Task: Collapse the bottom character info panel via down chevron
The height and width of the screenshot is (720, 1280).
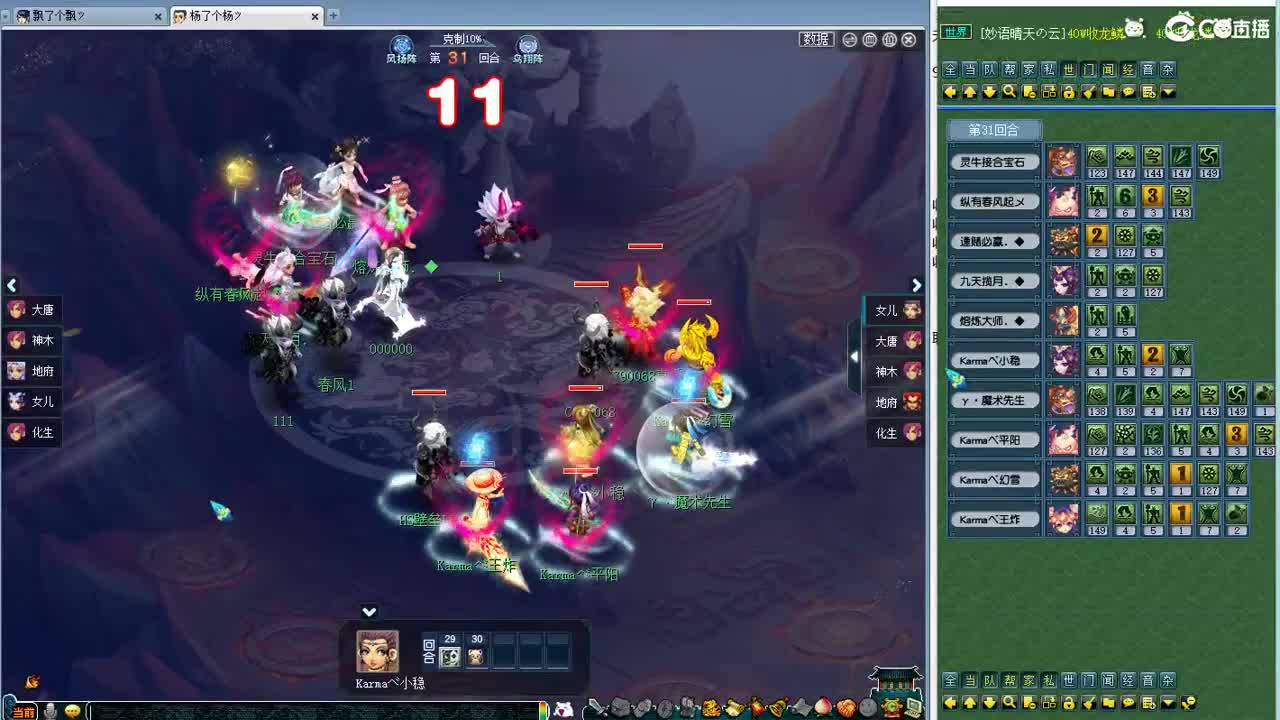Action: pyautogui.click(x=369, y=611)
